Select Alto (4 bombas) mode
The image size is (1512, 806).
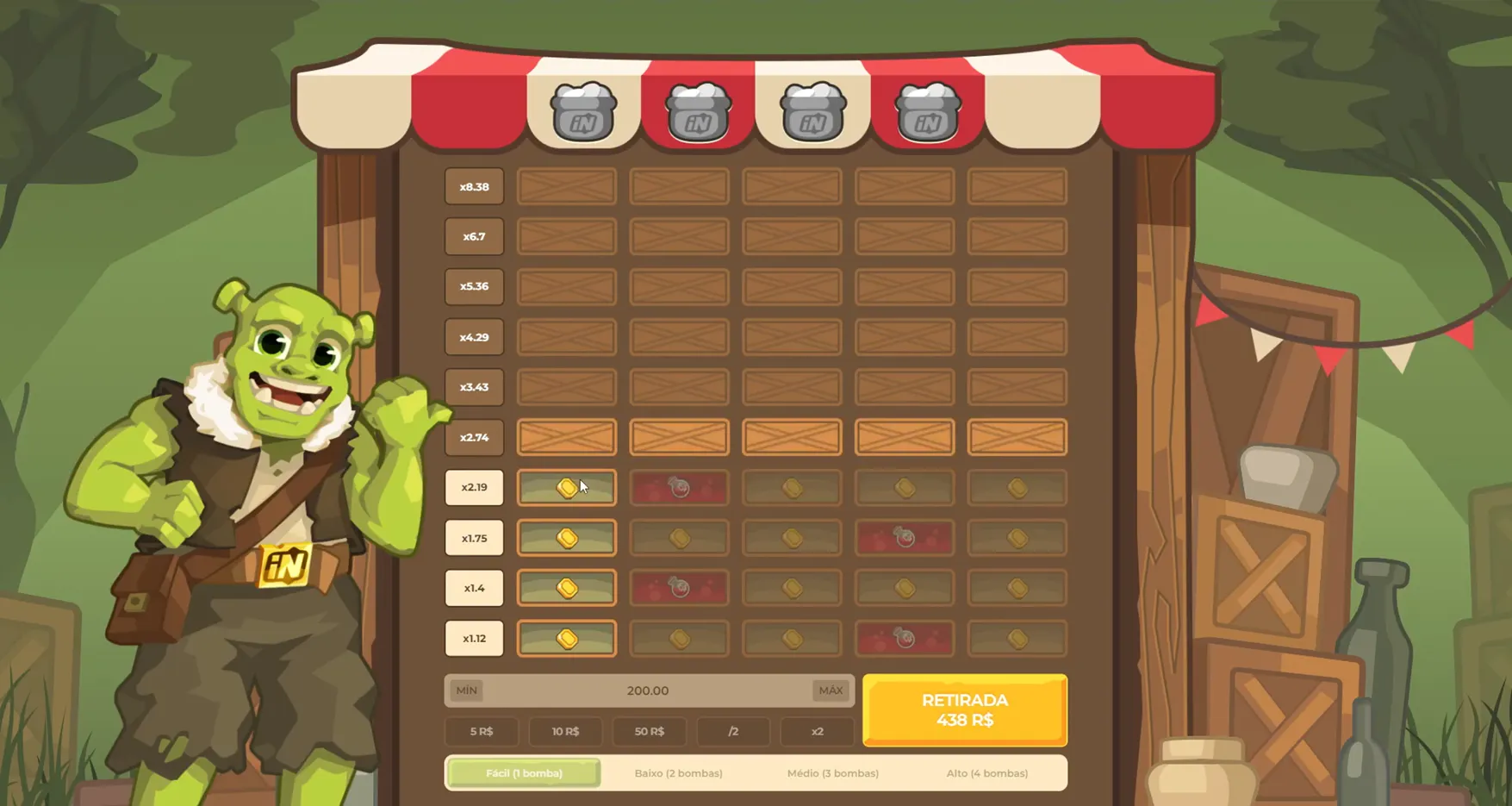(x=987, y=773)
